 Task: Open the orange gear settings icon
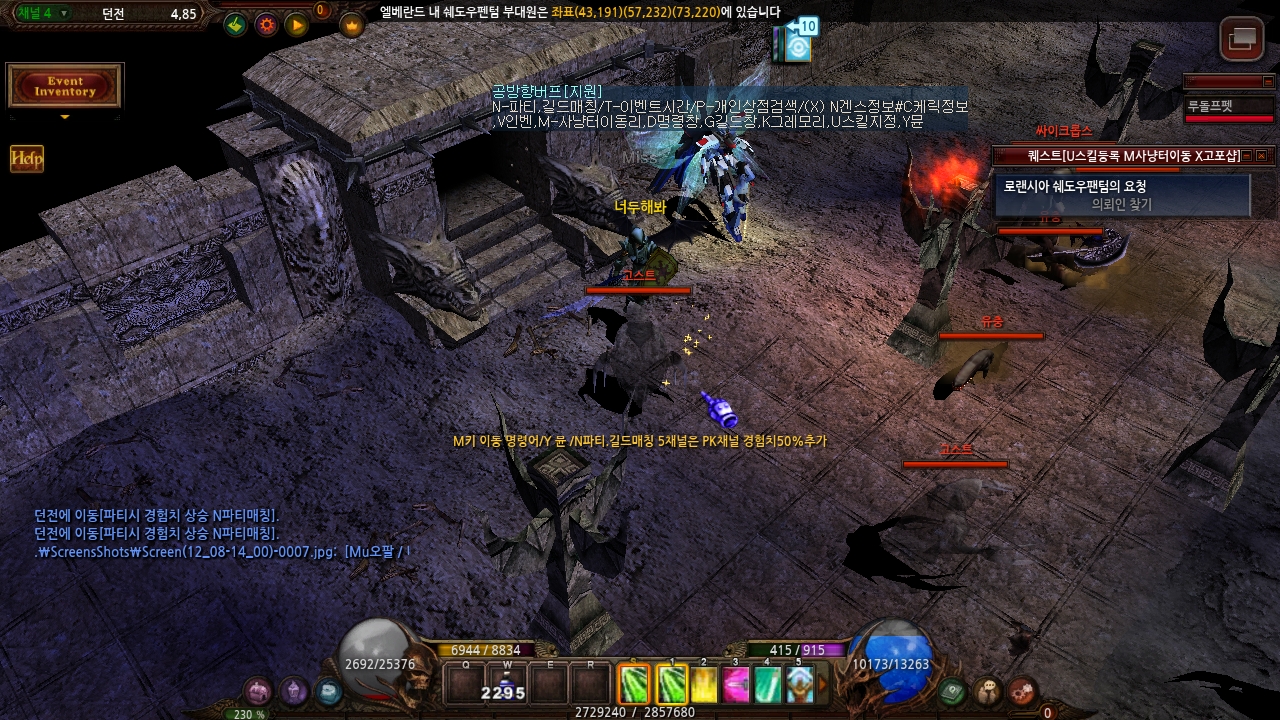click(x=267, y=25)
